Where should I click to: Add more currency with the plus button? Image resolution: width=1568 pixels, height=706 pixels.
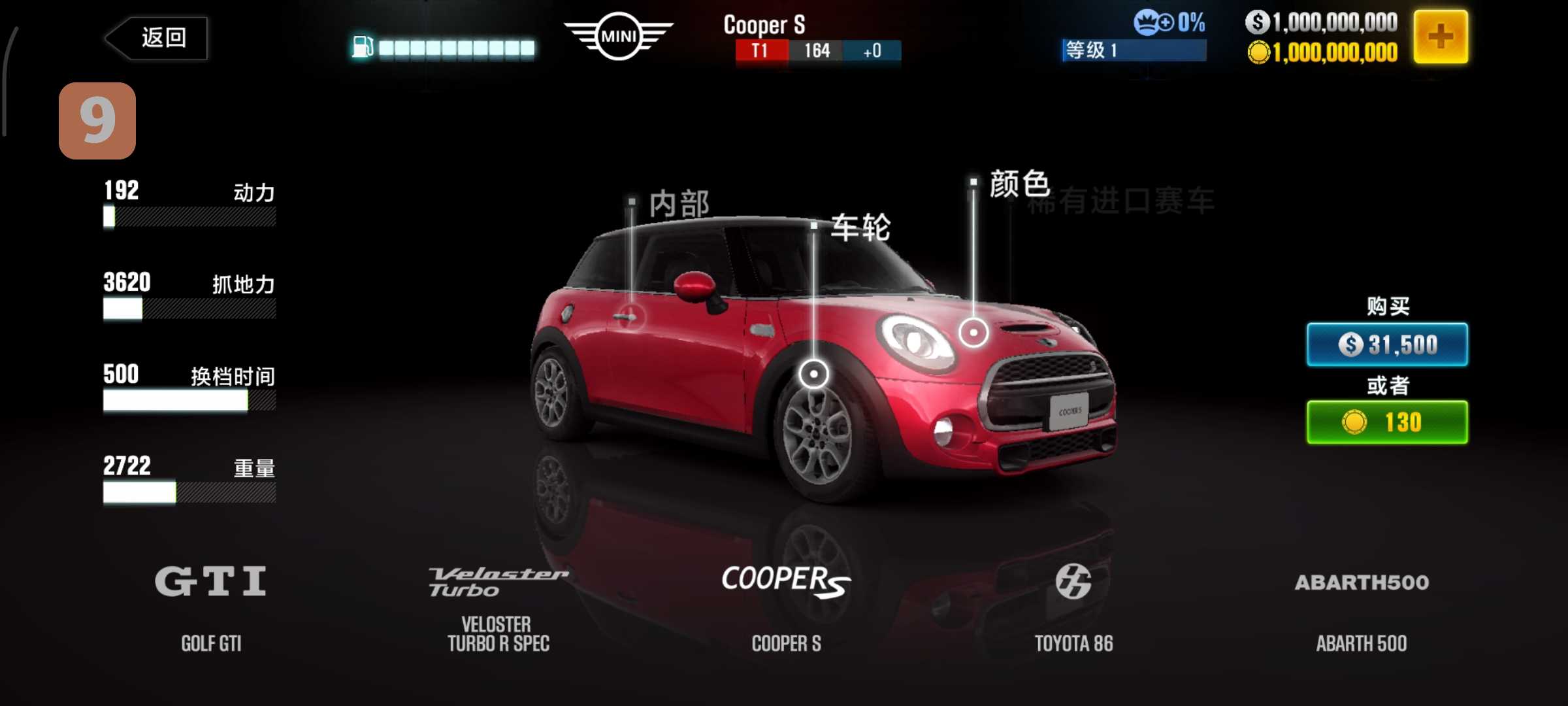(1440, 37)
